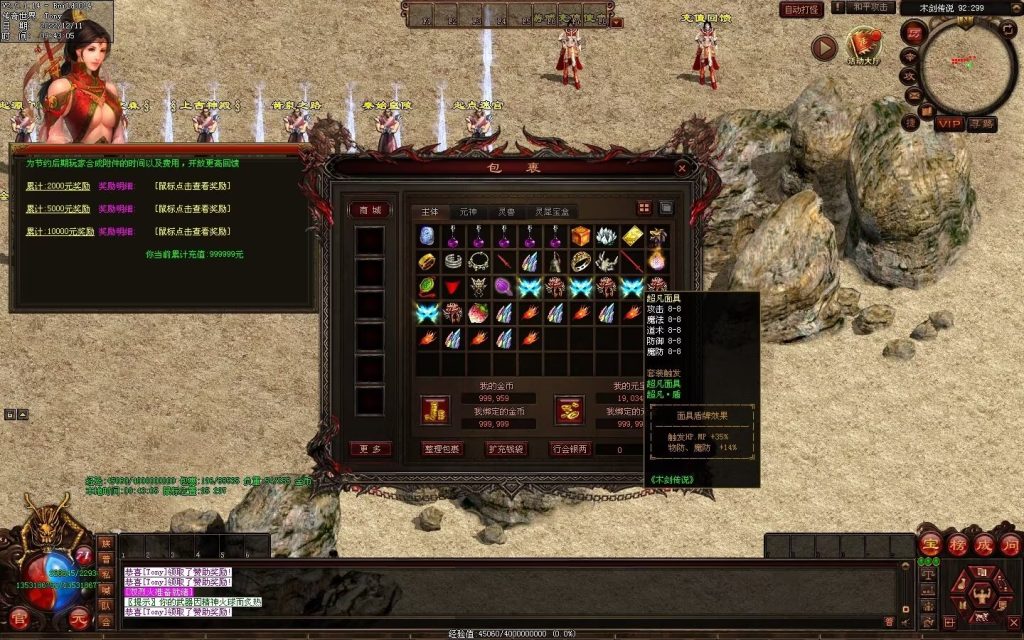Close the 包裹 inventory window
This screenshot has height=640, width=1024.
(x=682, y=169)
